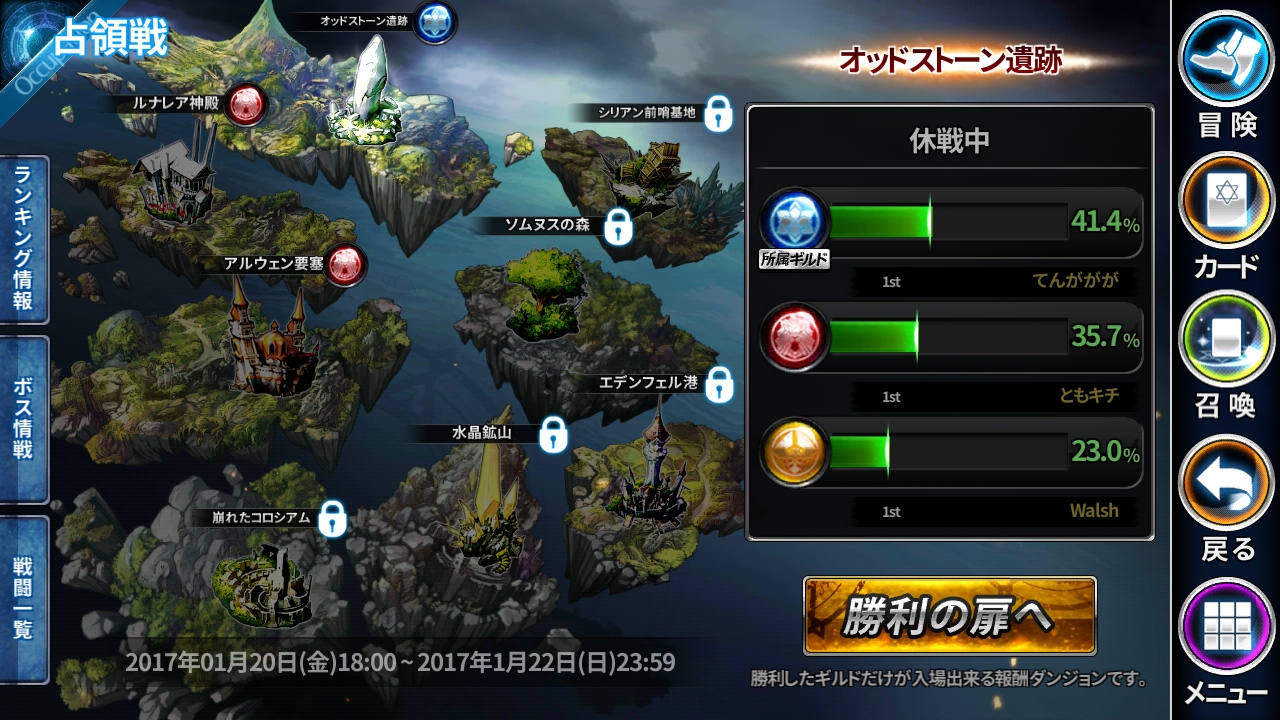Click the gold guild emblem at 23.0%

(795, 452)
